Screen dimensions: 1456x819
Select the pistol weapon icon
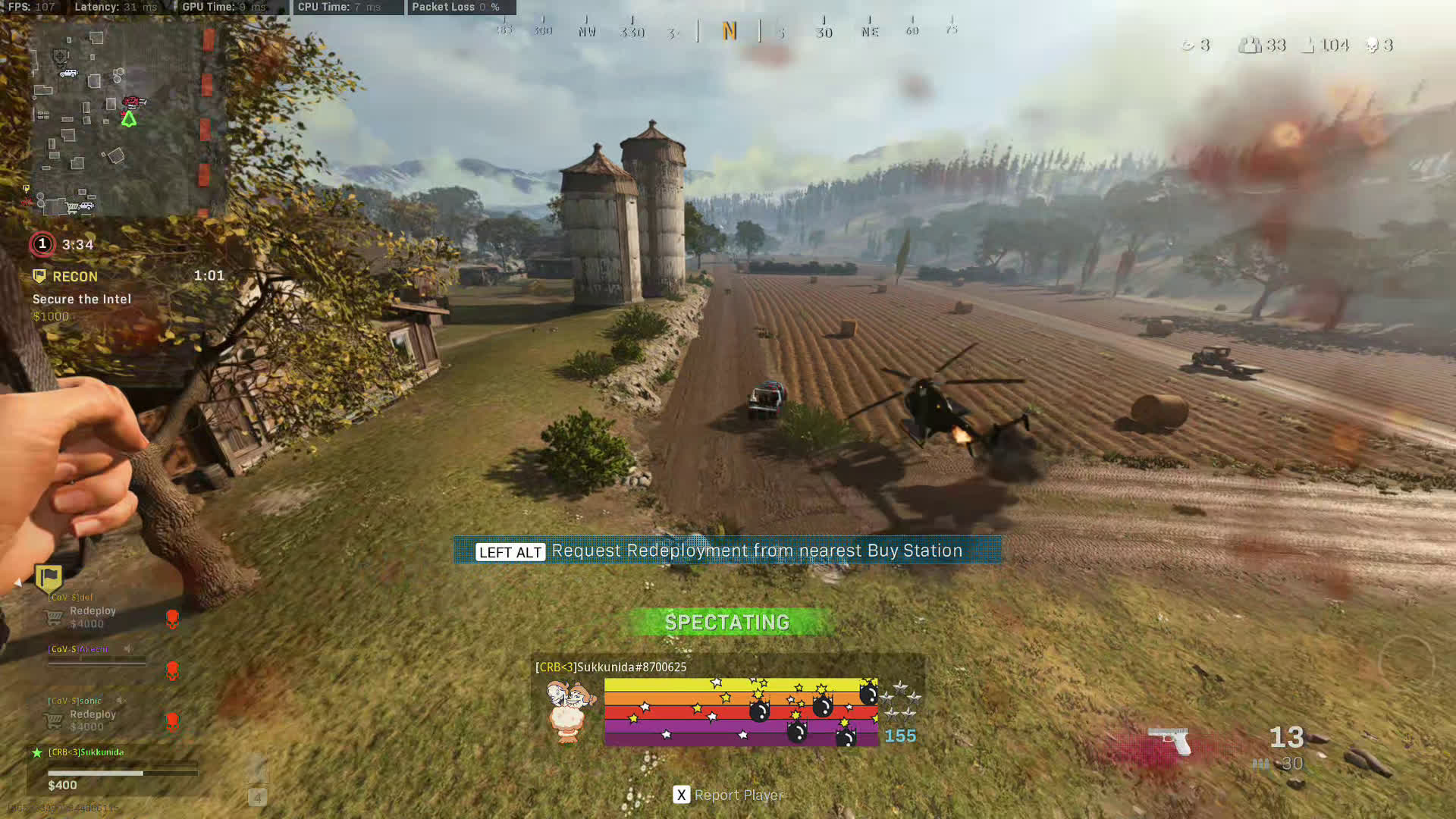1169,739
